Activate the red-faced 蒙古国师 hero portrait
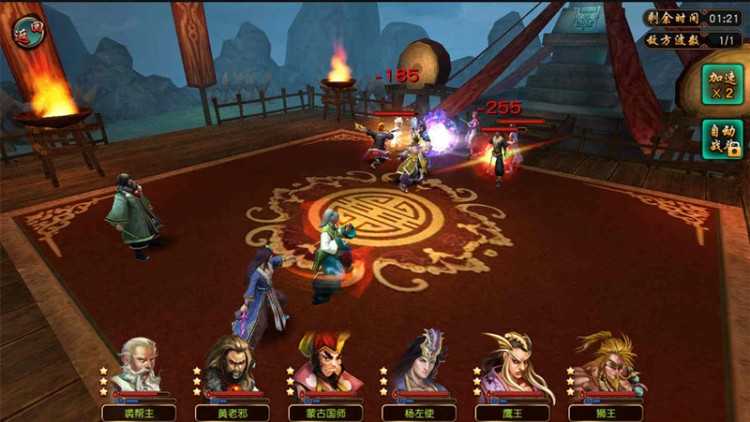Screen dimensions: 750x422 (322, 364)
